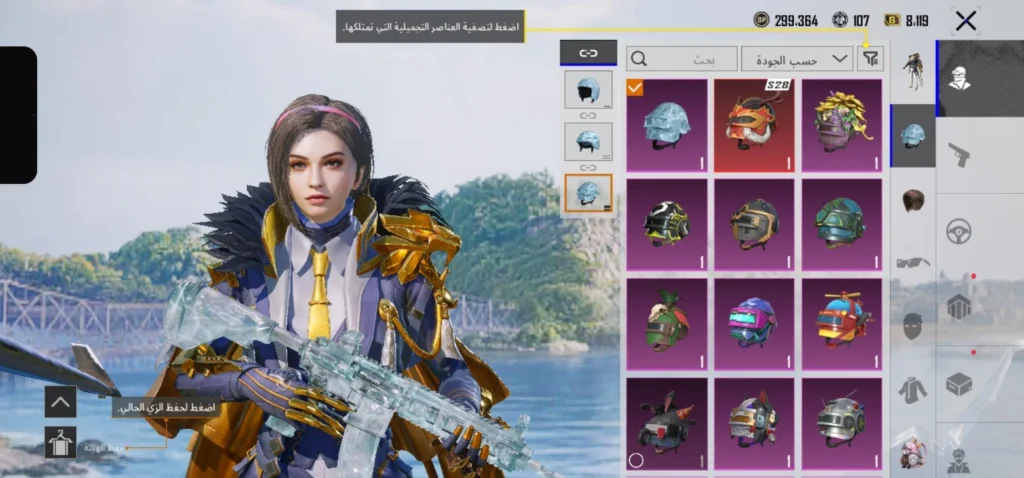The width and height of the screenshot is (1024, 478).
Task: Open the owned-items filter funnel button
Action: 871,59
